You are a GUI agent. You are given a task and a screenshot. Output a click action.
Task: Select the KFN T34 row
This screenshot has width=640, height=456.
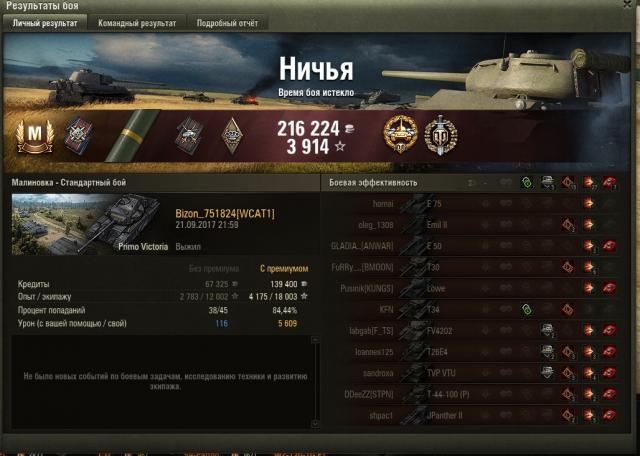point(470,310)
